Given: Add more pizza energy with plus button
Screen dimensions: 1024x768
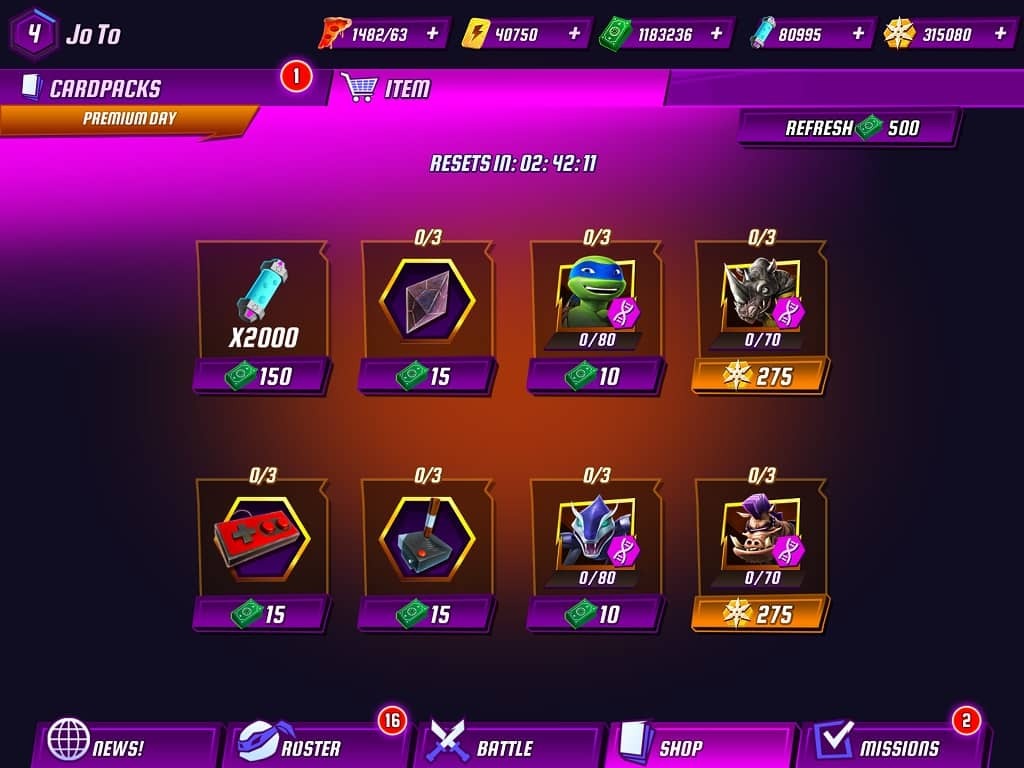Looking at the screenshot, I should pos(432,33).
